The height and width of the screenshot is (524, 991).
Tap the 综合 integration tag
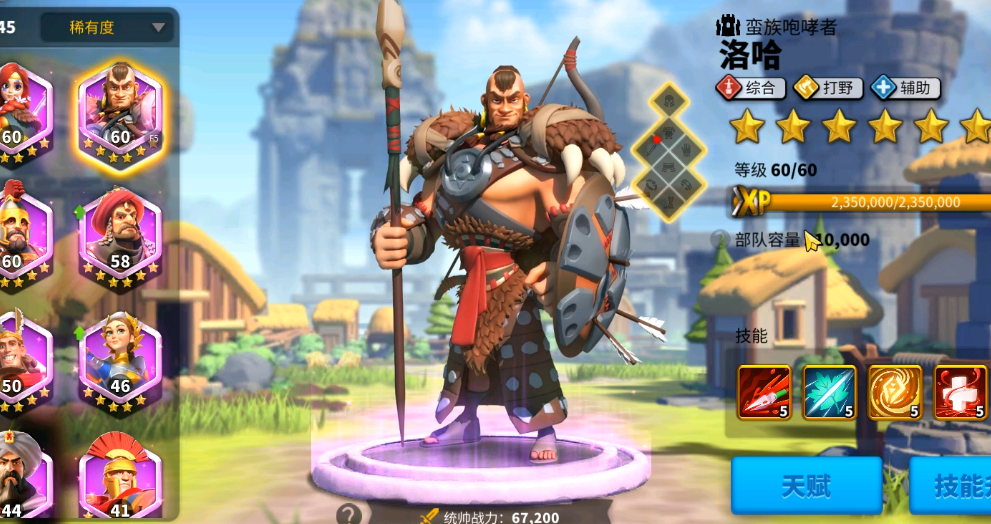(750, 88)
